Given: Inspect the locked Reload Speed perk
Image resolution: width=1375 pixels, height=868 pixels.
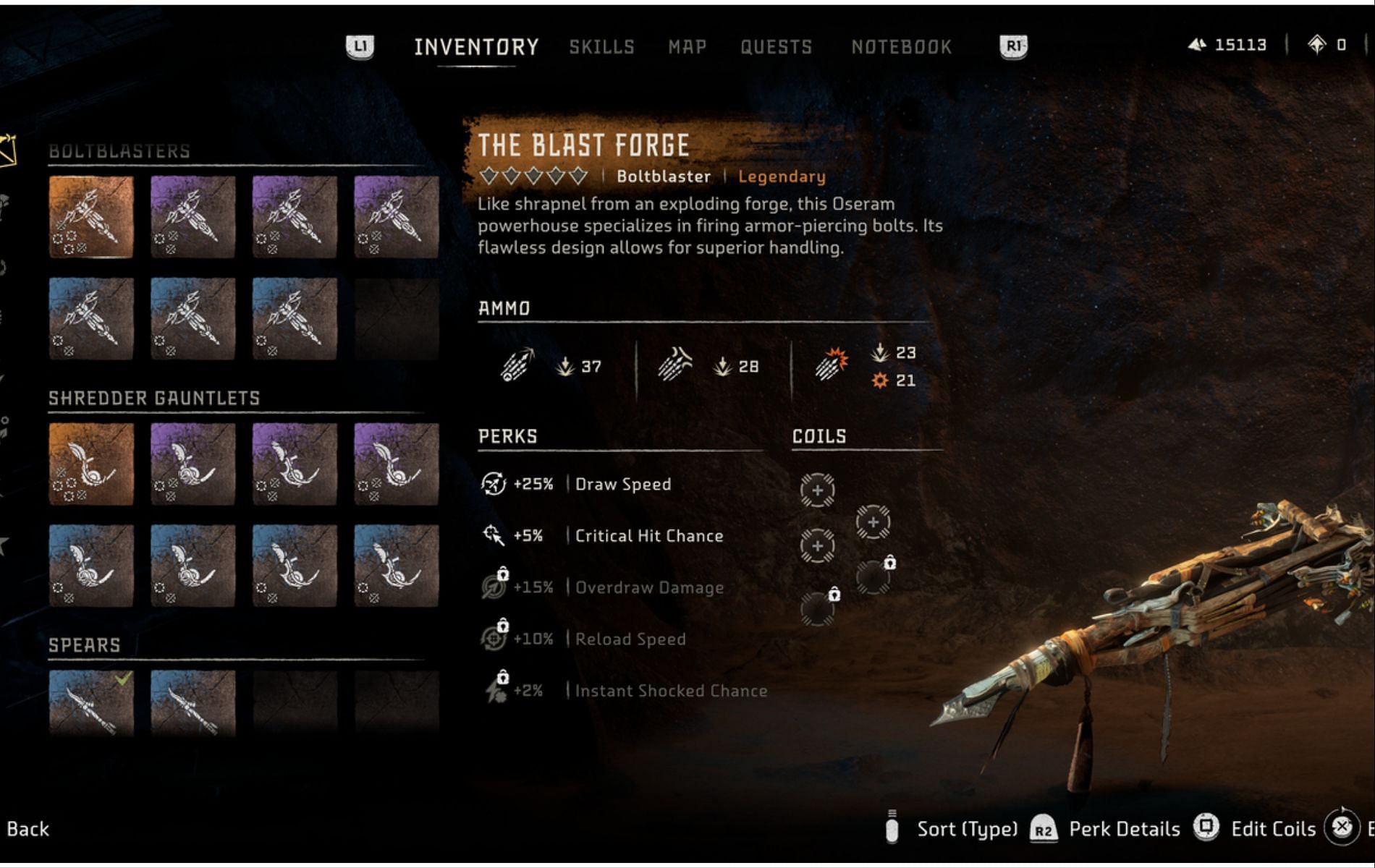Looking at the screenshot, I should 630,639.
